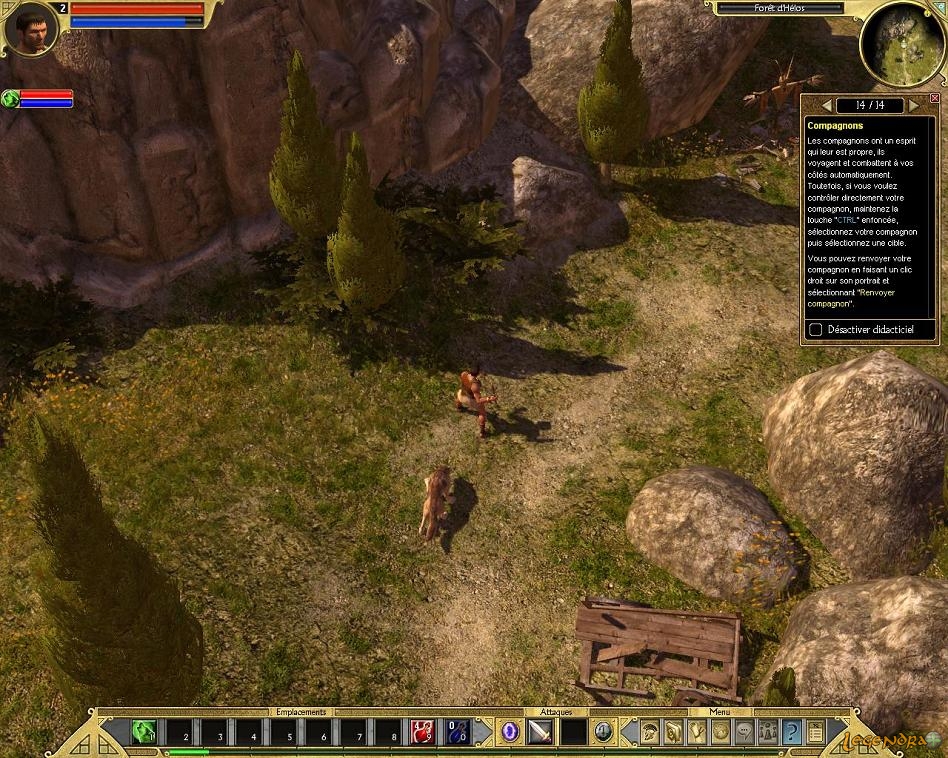This screenshot has width=948, height=758.
Task: Use the red health potion
Action: tap(422, 732)
